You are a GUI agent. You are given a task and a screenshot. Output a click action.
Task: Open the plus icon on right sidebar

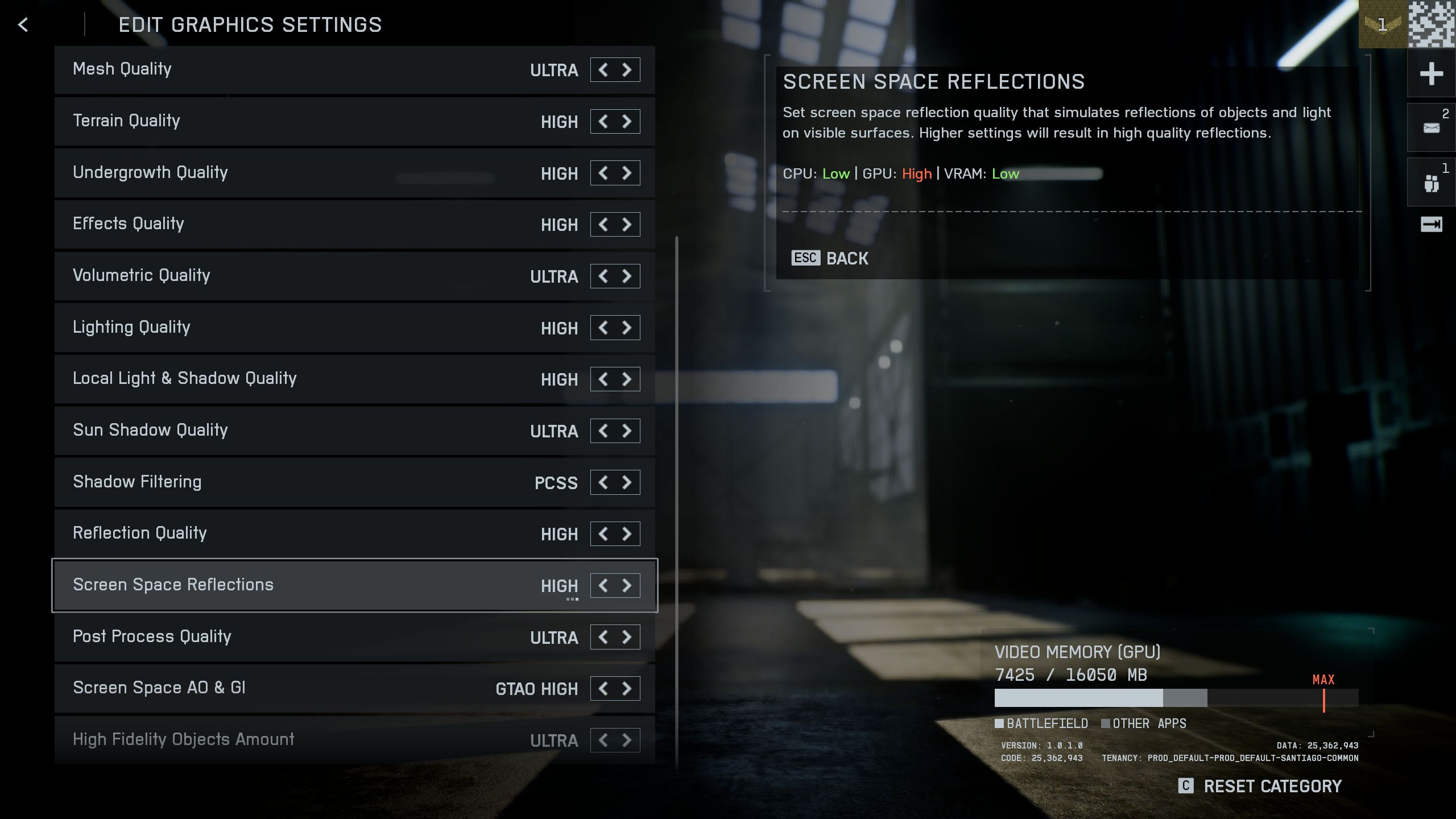coord(1431,74)
